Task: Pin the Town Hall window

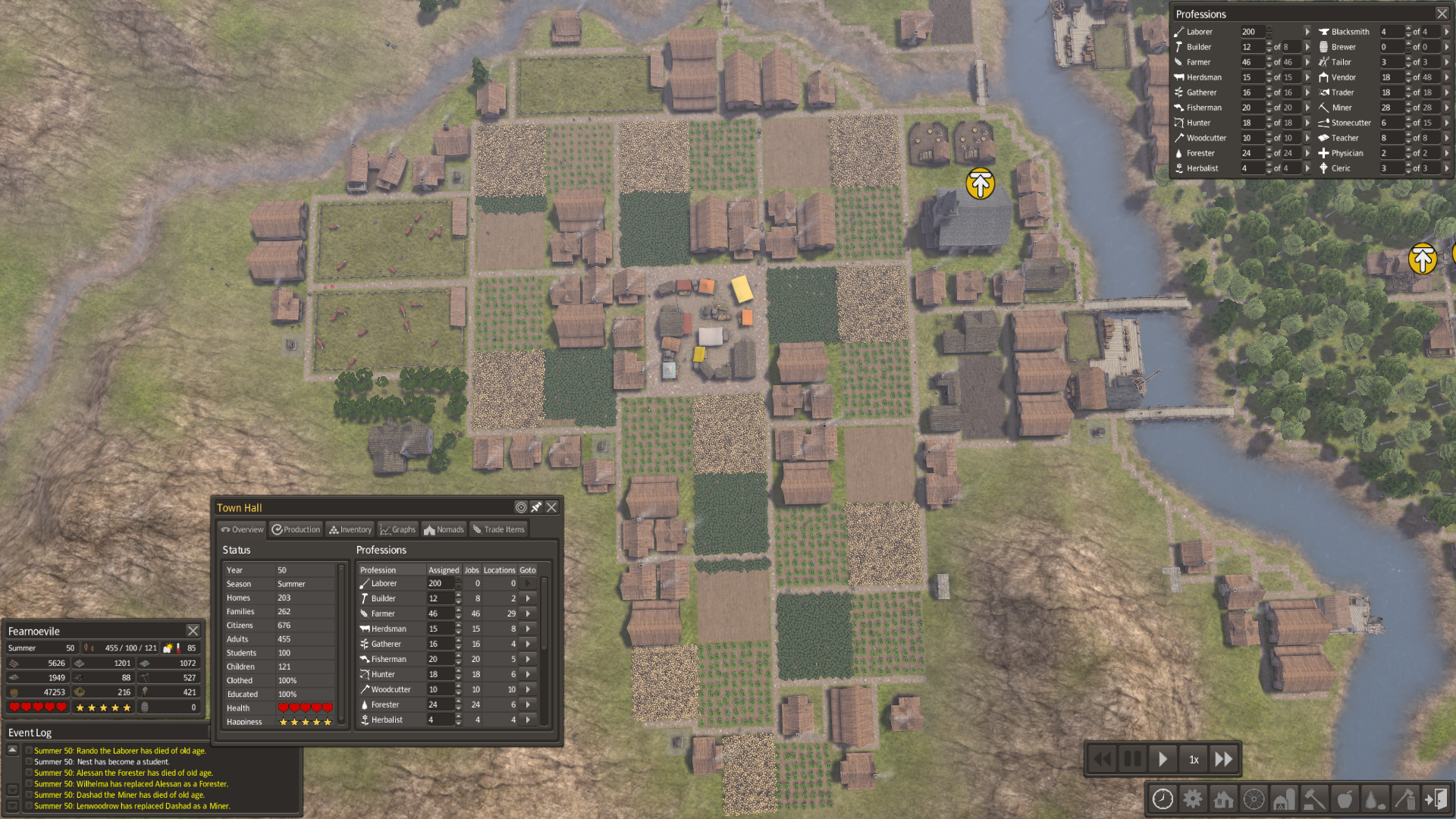Action: [x=536, y=507]
